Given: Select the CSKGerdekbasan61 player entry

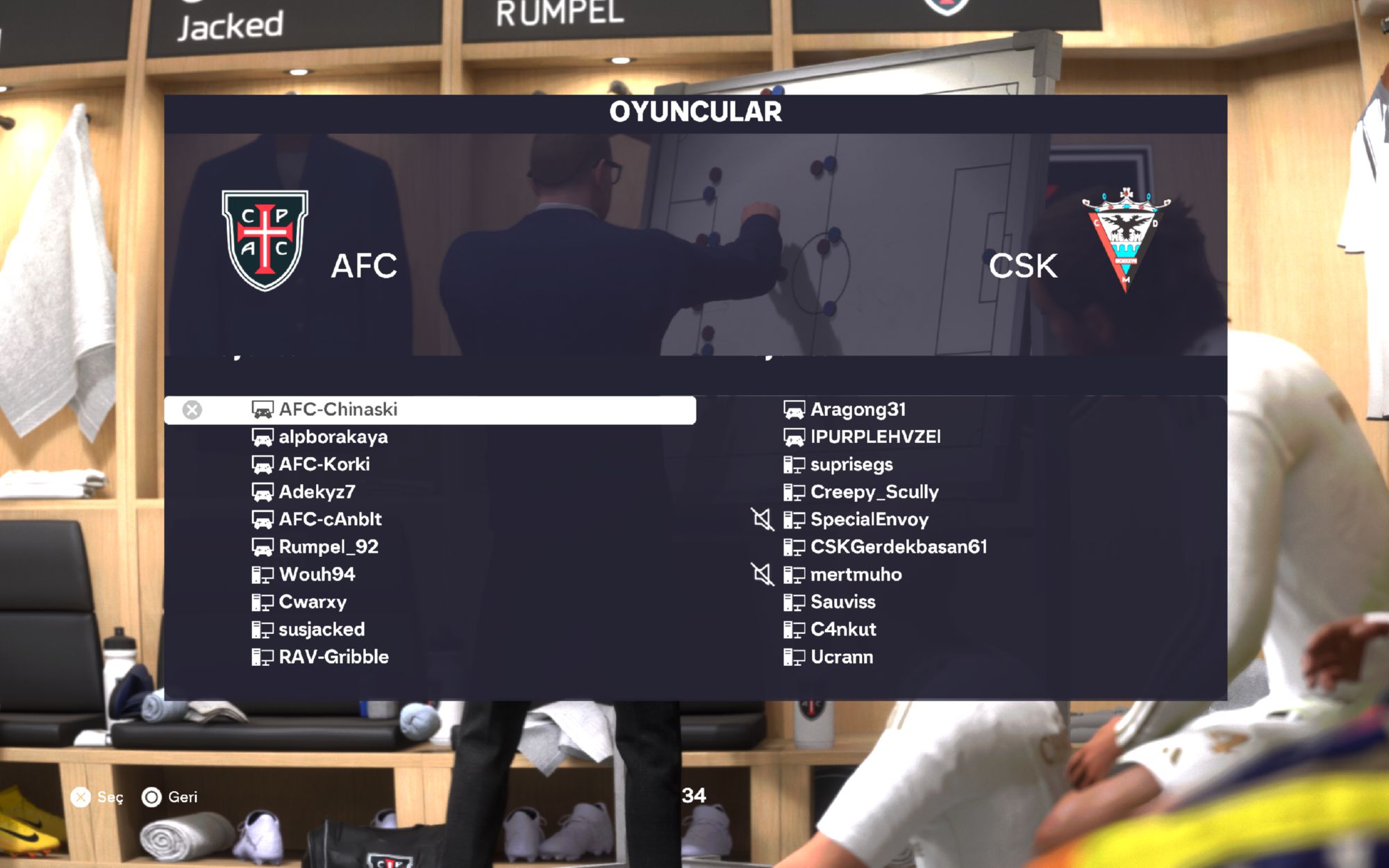Looking at the screenshot, I should point(899,547).
